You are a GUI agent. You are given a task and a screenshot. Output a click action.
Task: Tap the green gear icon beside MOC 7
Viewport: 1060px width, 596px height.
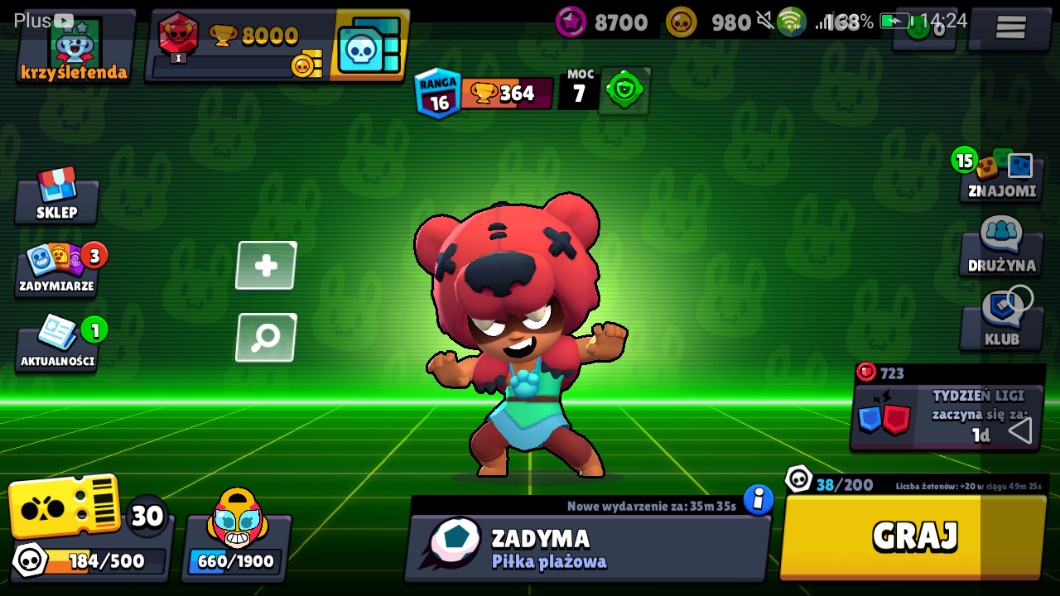625,92
